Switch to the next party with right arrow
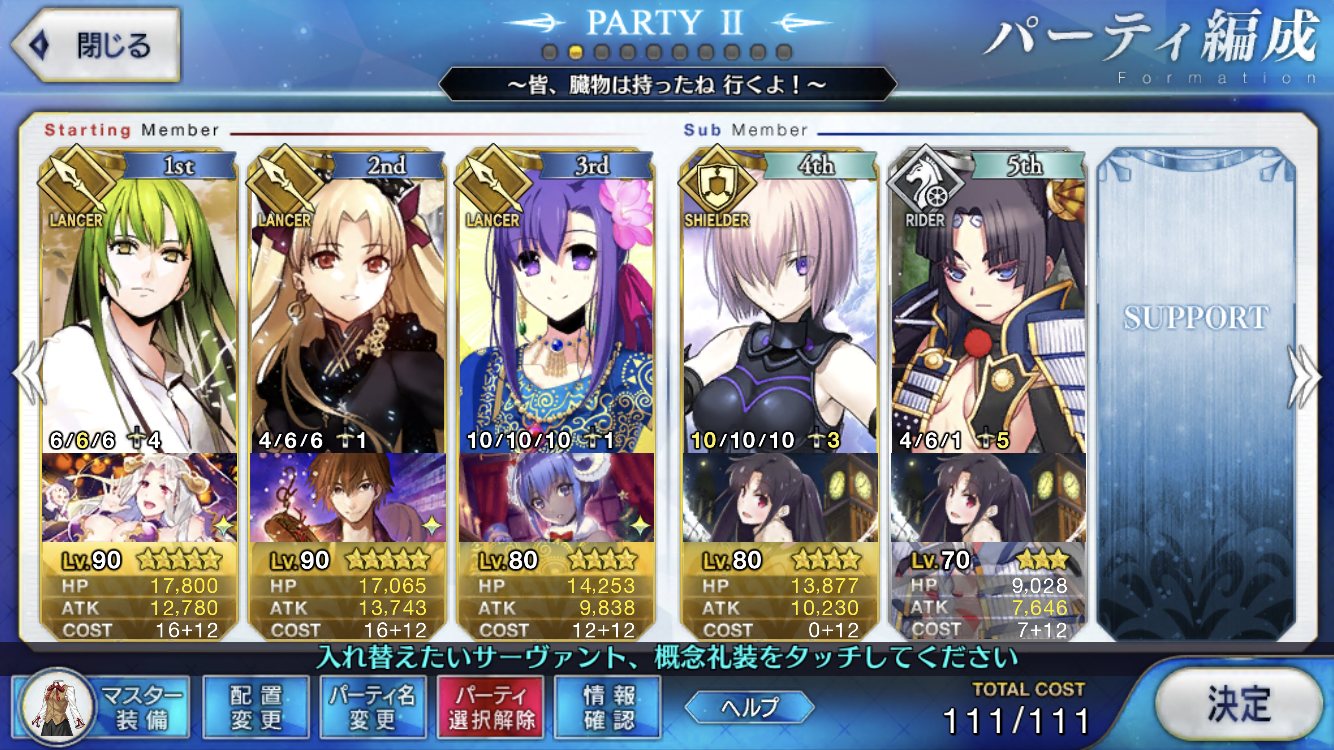The height and width of the screenshot is (750, 1334). pyautogui.click(x=1305, y=376)
